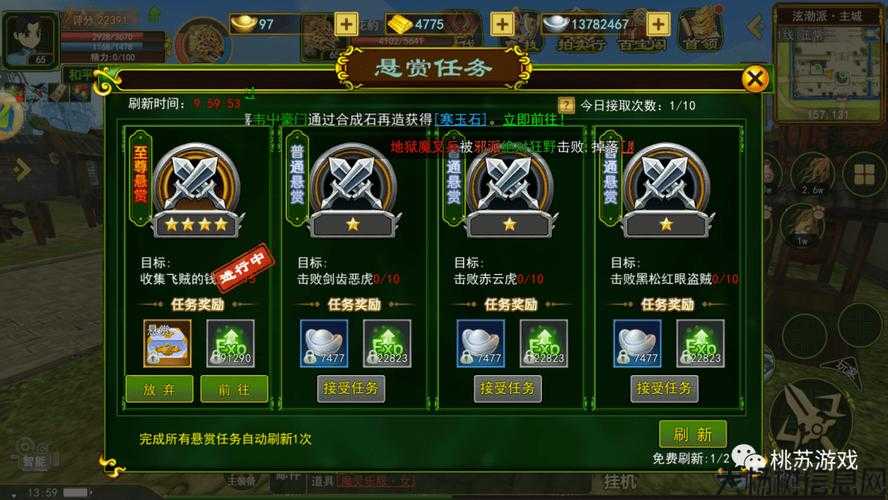Accept the 击败赤云虎 bounty quest
The image size is (888, 500).
(x=508, y=388)
